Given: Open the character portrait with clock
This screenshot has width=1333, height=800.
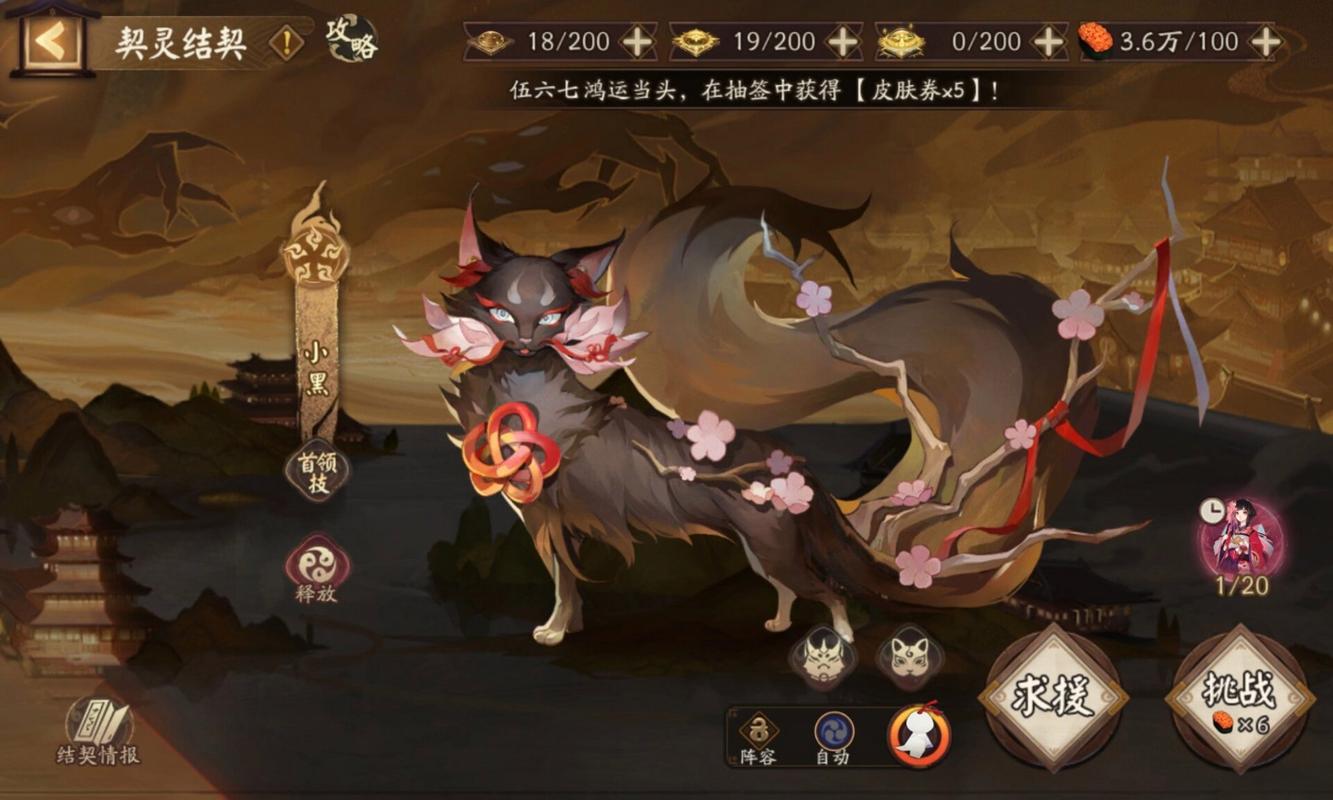Looking at the screenshot, I should pyautogui.click(x=1241, y=540).
